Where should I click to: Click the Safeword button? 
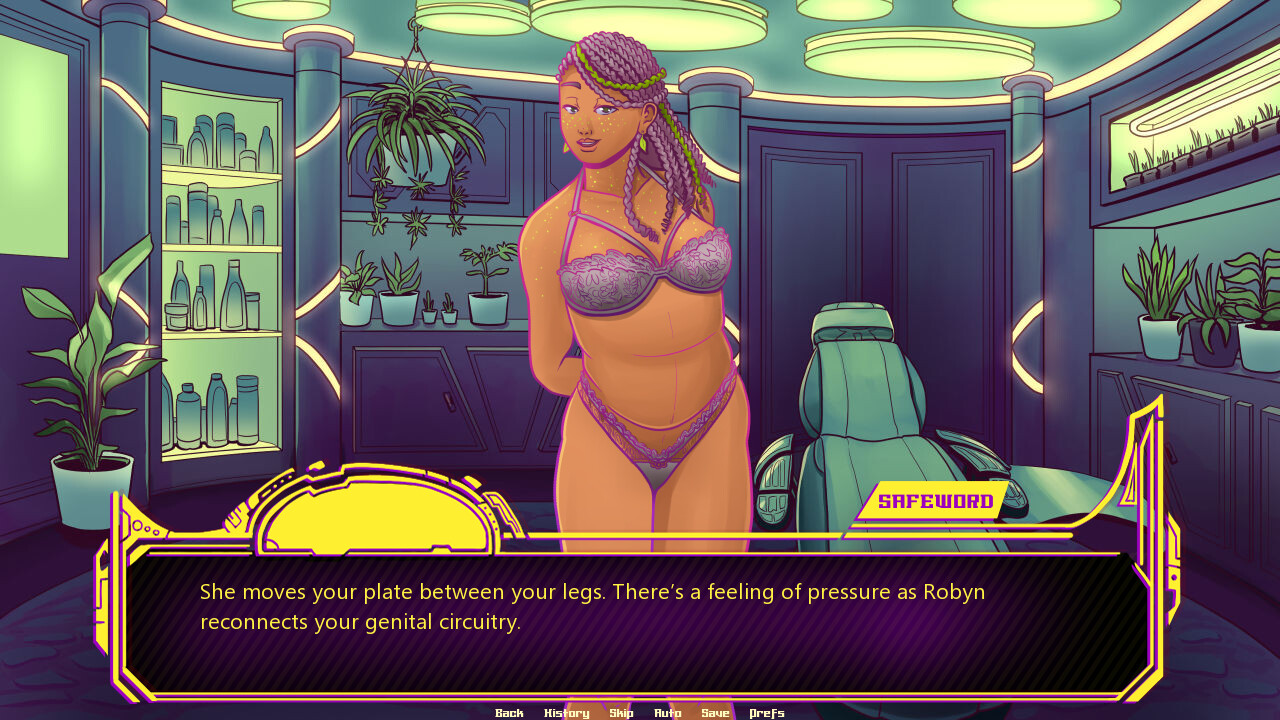tap(935, 502)
